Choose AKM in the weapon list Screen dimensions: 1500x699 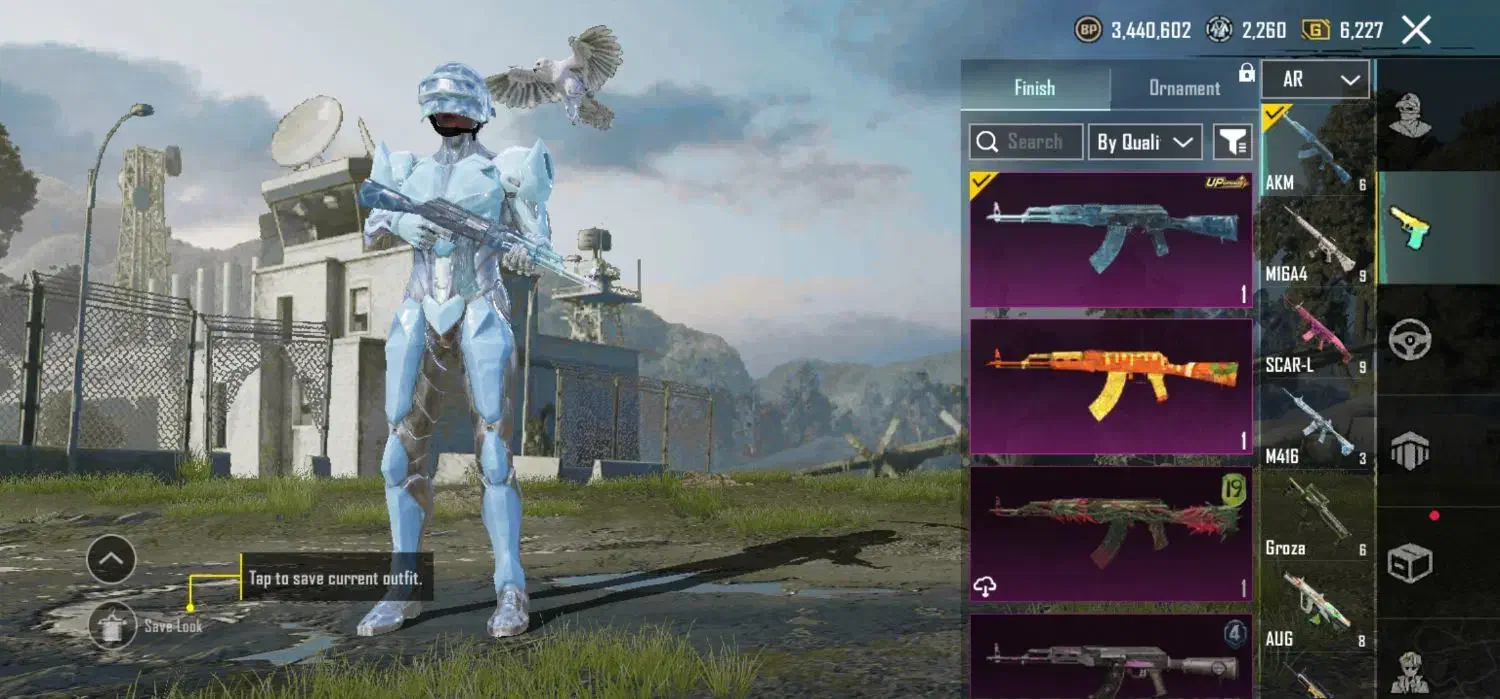pyautogui.click(x=1316, y=150)
